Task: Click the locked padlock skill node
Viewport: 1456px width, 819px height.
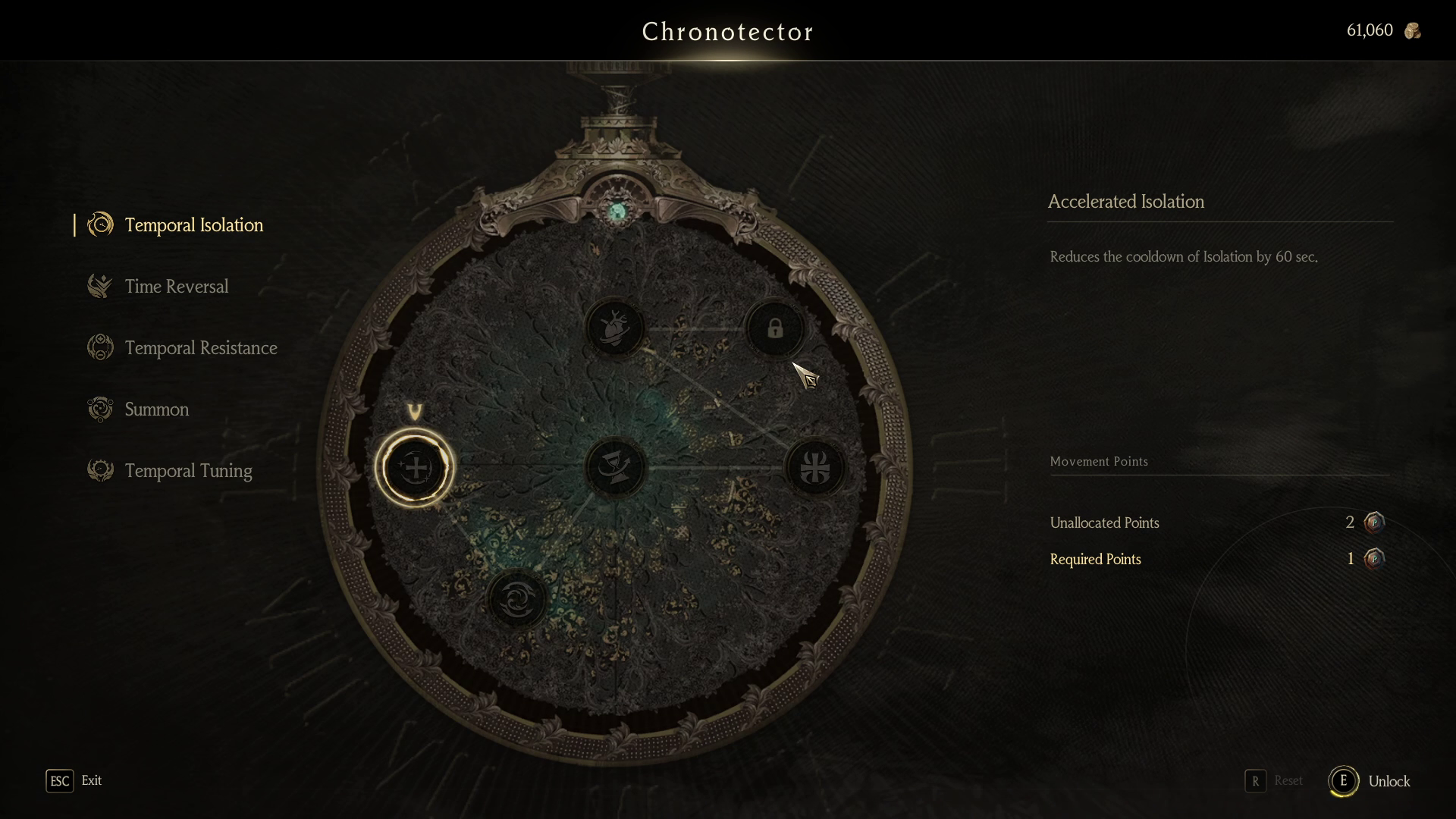Action: (774, 328)
